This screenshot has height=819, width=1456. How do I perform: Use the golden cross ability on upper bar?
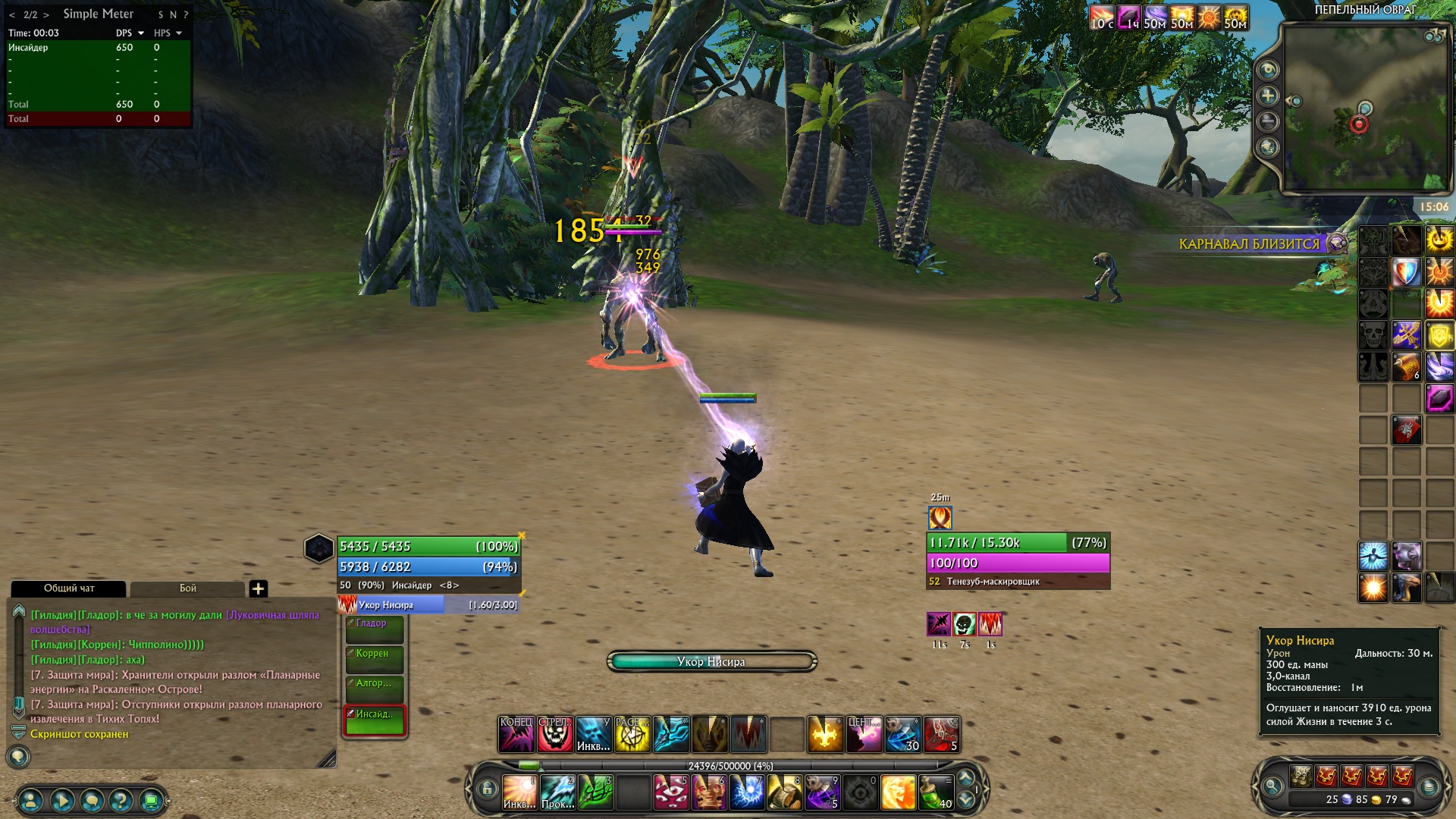(x=824, y=734)
